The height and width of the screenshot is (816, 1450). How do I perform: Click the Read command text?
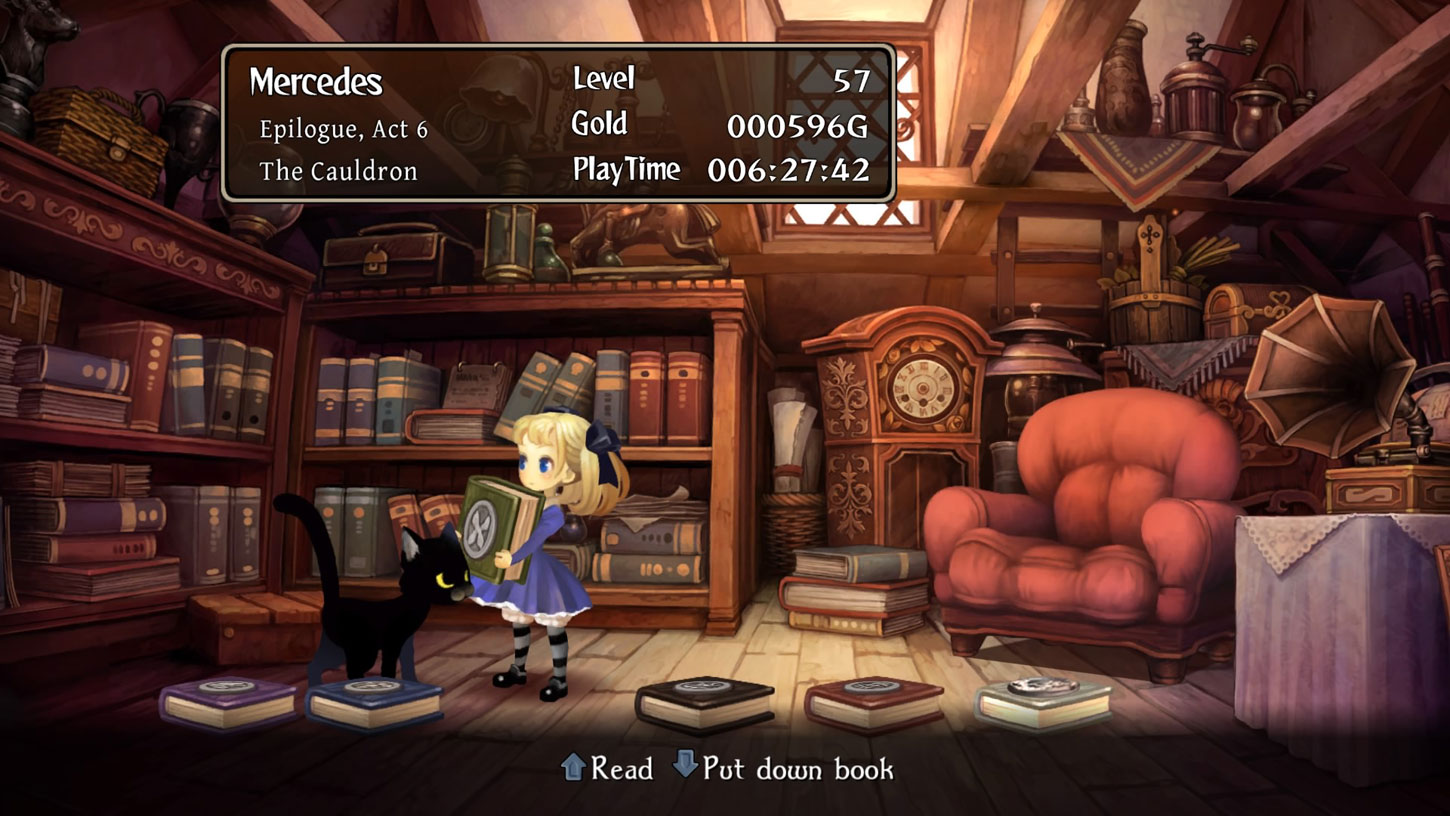tap(624, 769)
